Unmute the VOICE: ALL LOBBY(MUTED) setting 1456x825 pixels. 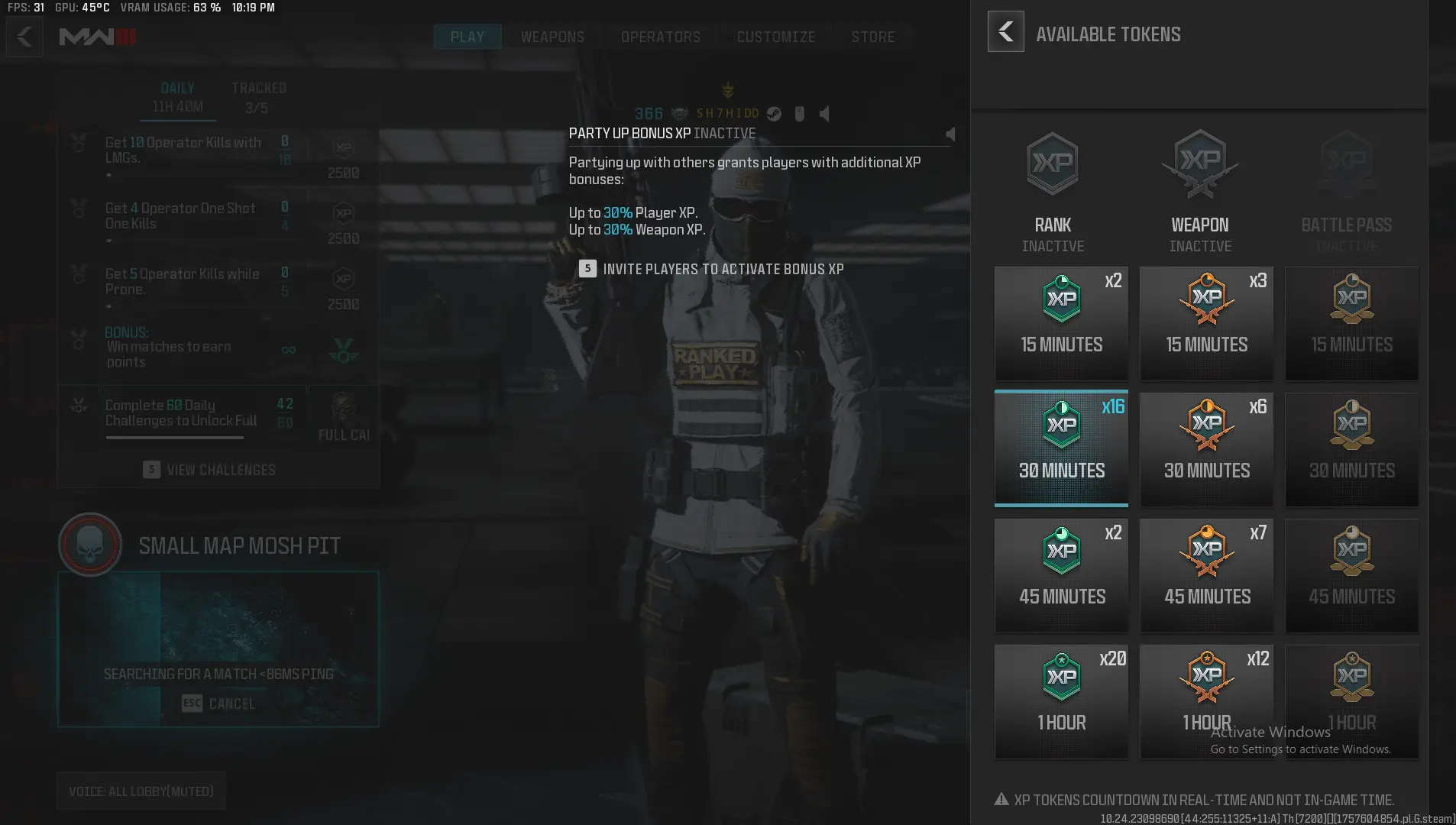140,791
